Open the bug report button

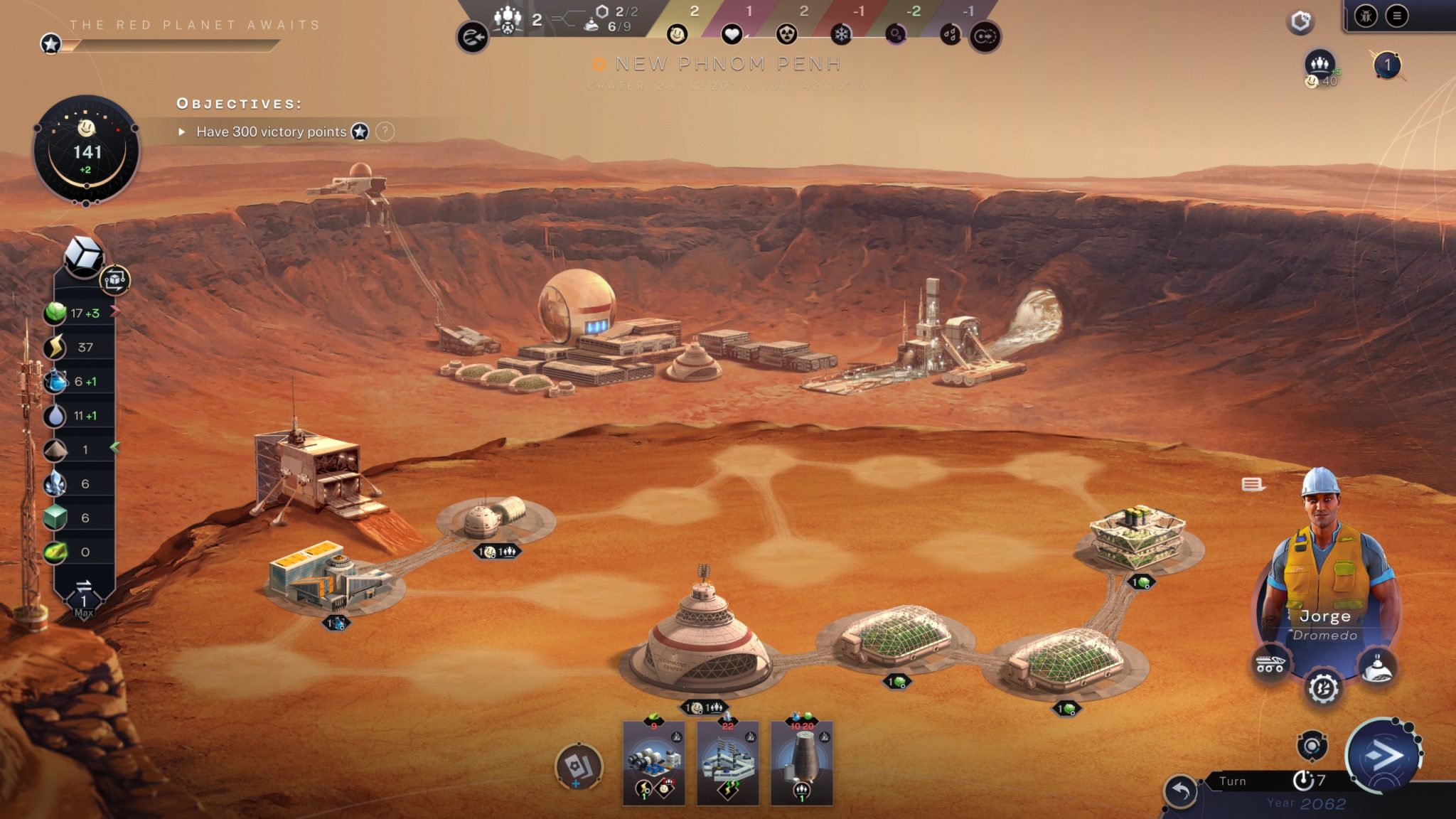(1365, 16)
